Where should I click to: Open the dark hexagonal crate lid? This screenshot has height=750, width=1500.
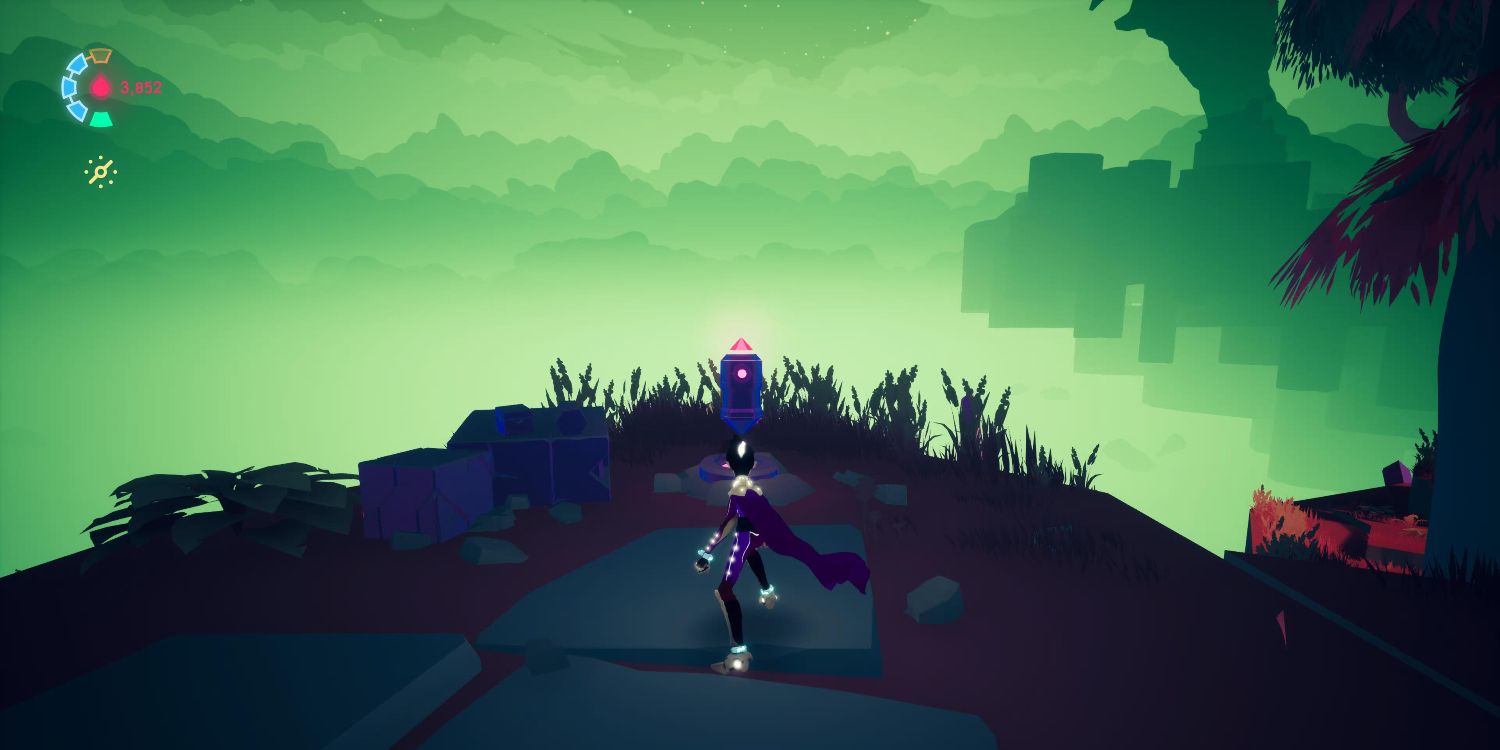point(570,422)
